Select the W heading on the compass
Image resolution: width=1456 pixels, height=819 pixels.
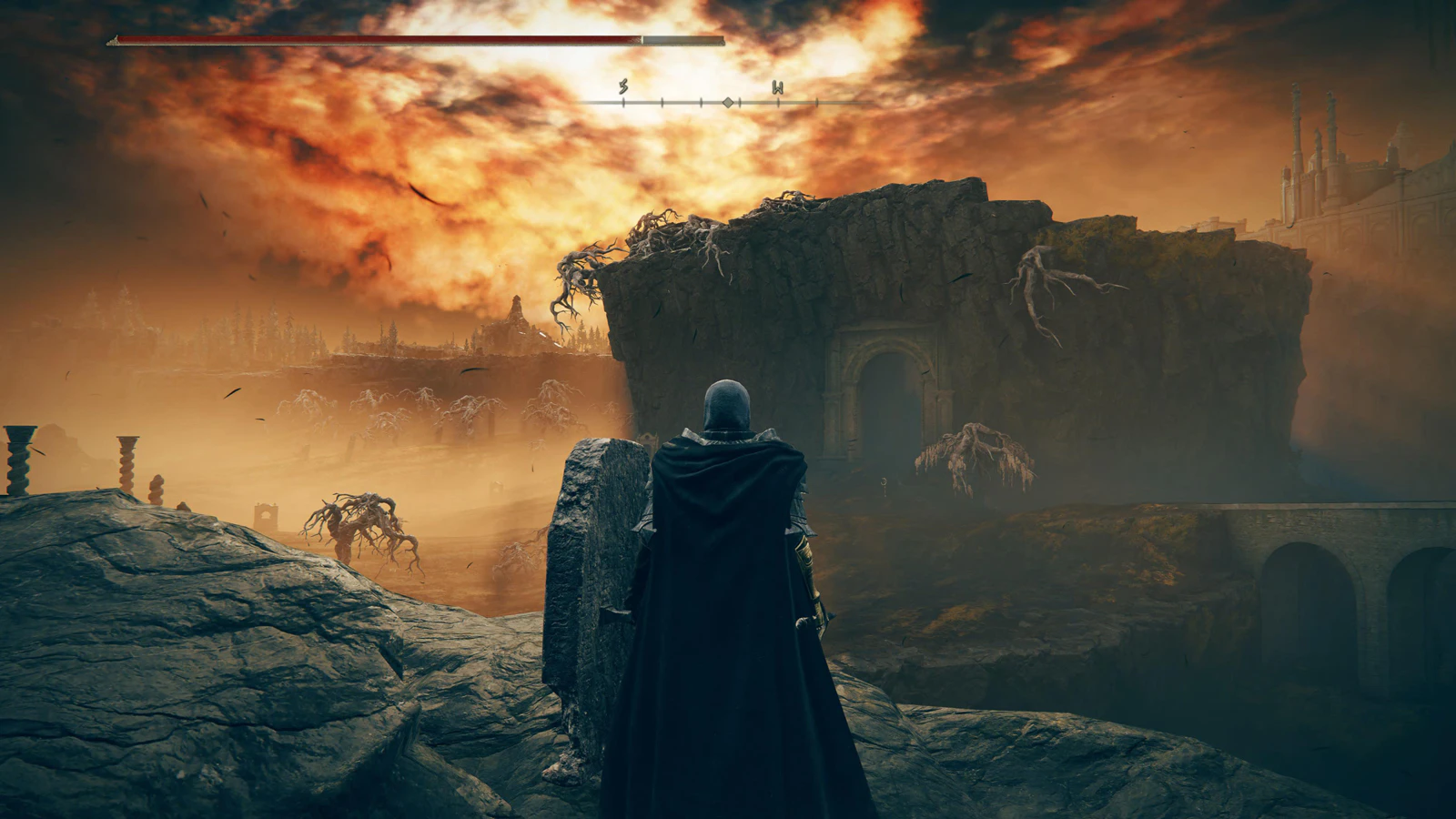pyautogui.click(x=778, y=88)
